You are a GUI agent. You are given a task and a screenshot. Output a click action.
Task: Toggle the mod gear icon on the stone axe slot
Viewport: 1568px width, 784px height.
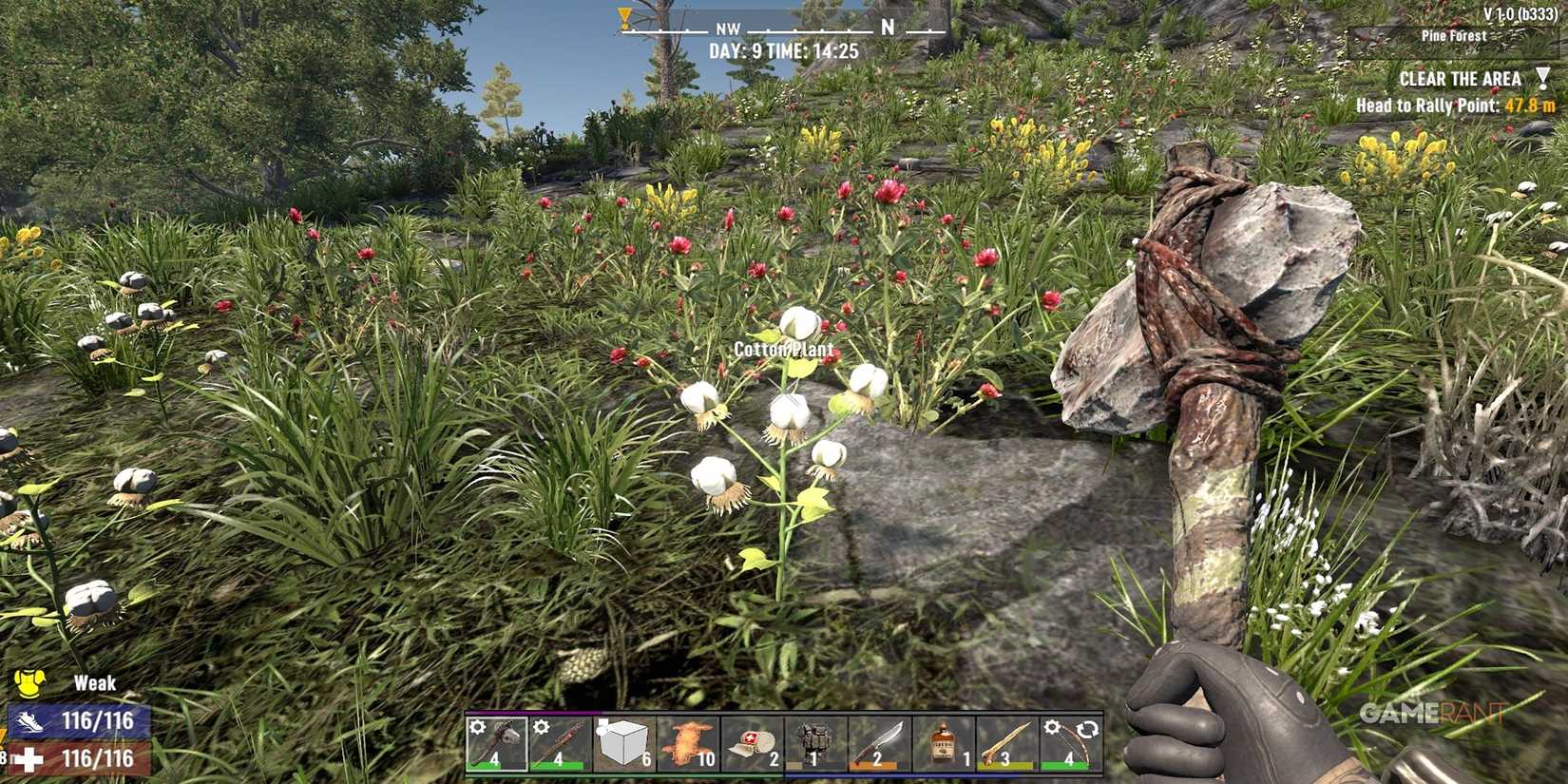(477, 725)
